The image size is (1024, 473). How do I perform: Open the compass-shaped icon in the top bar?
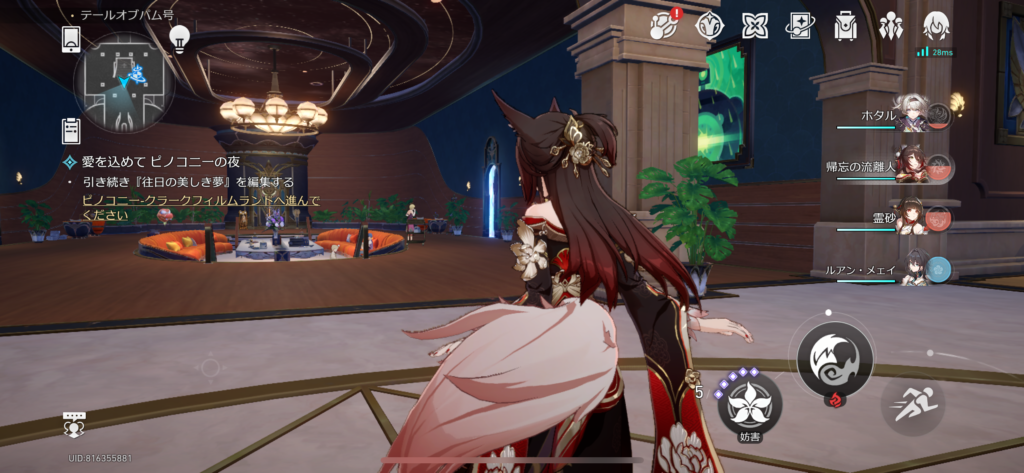(709, 26)
